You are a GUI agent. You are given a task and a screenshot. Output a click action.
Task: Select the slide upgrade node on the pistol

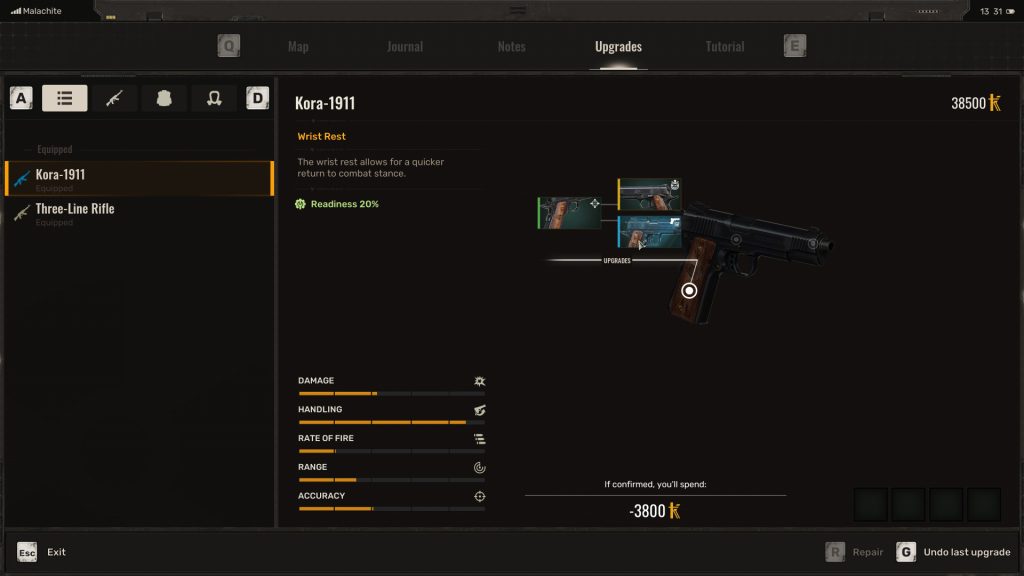[x=737, y=239]
